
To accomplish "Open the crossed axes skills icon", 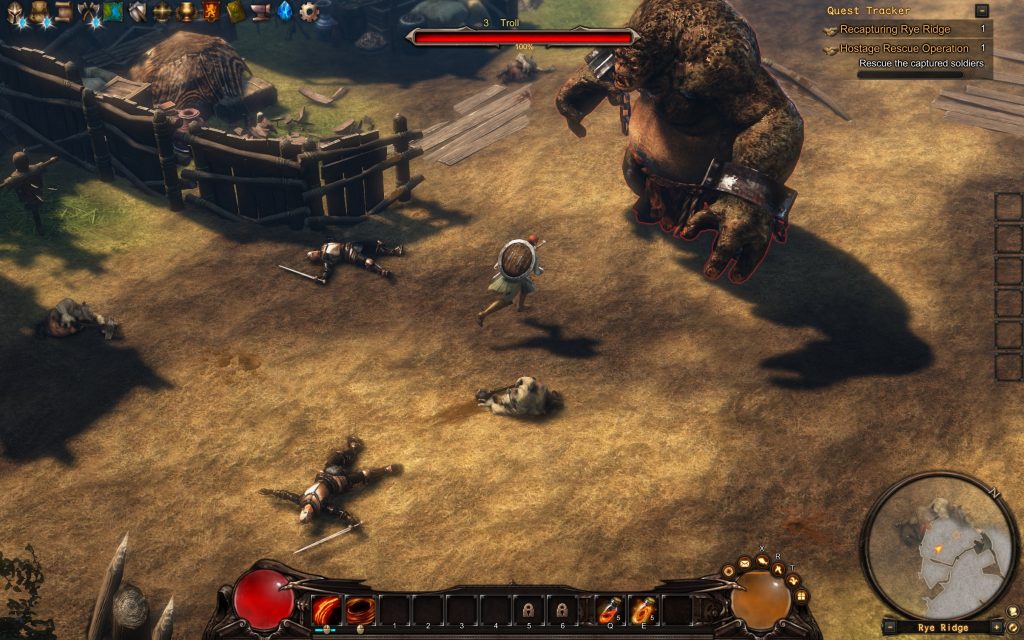I will [88, 12].
